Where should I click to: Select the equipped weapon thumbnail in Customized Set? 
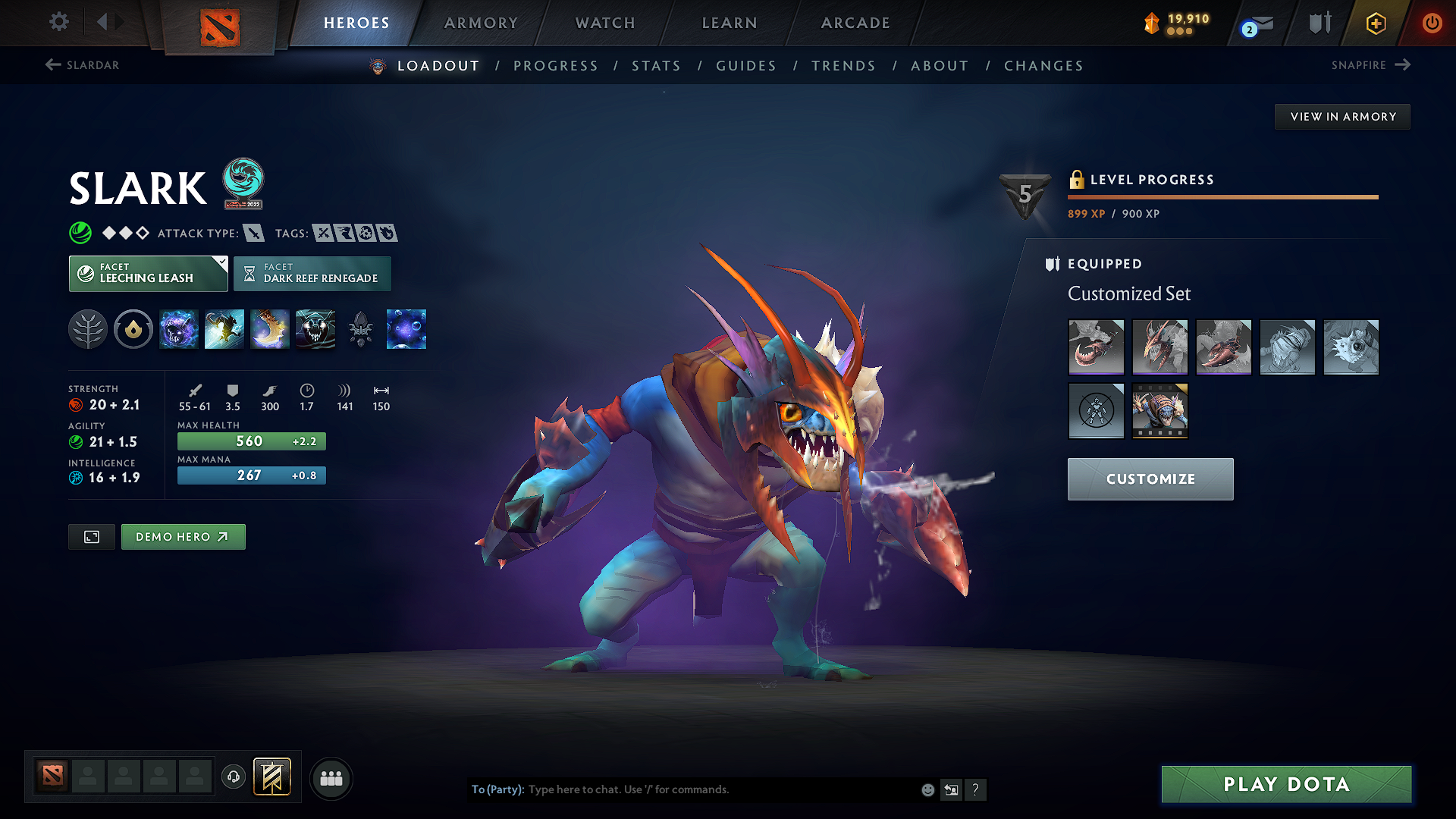point(1096,347)
